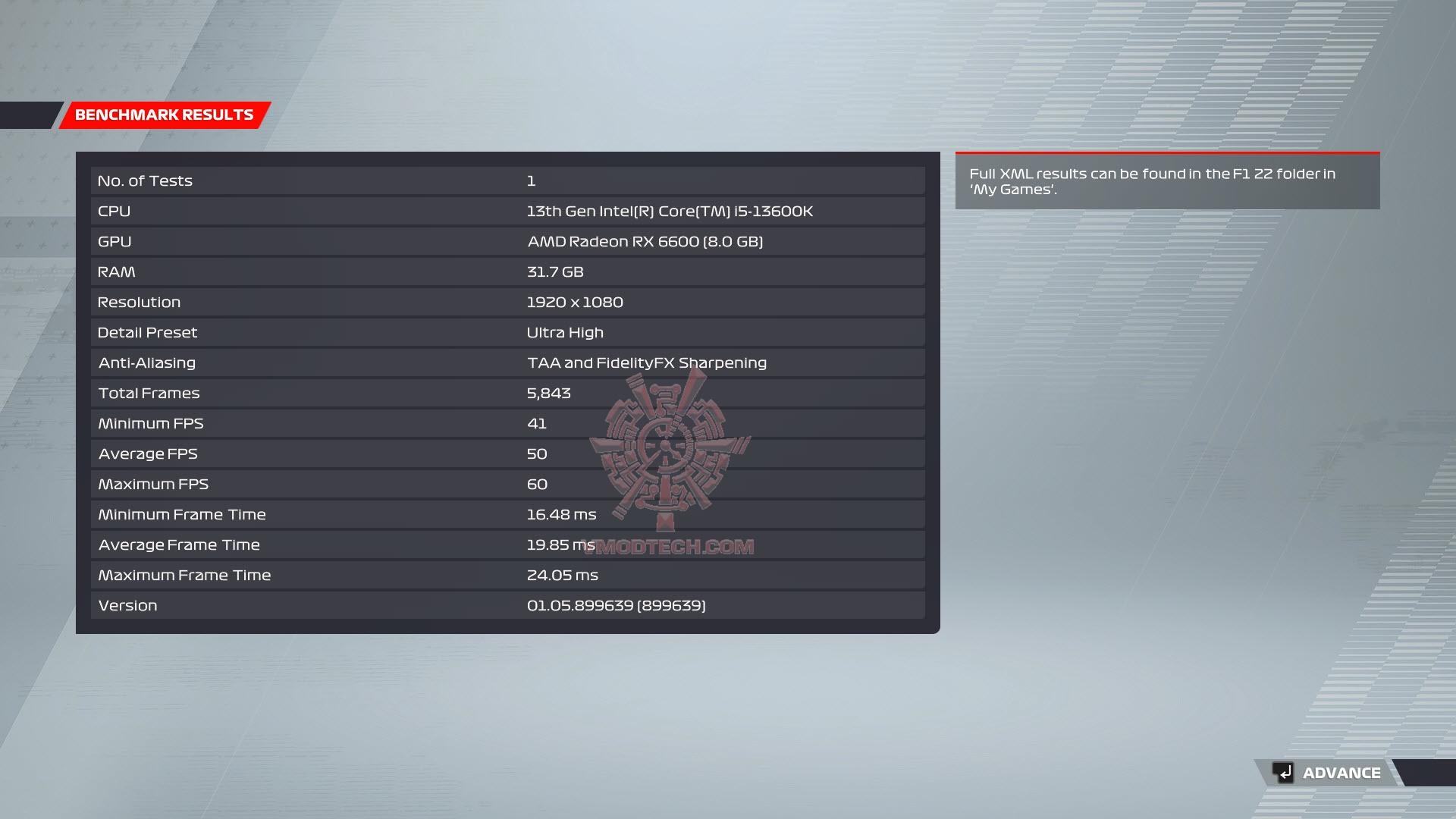1456x819 pixels.
Task: Click the red BENCHMARK RESULTS banner
Action: point(163,115)
